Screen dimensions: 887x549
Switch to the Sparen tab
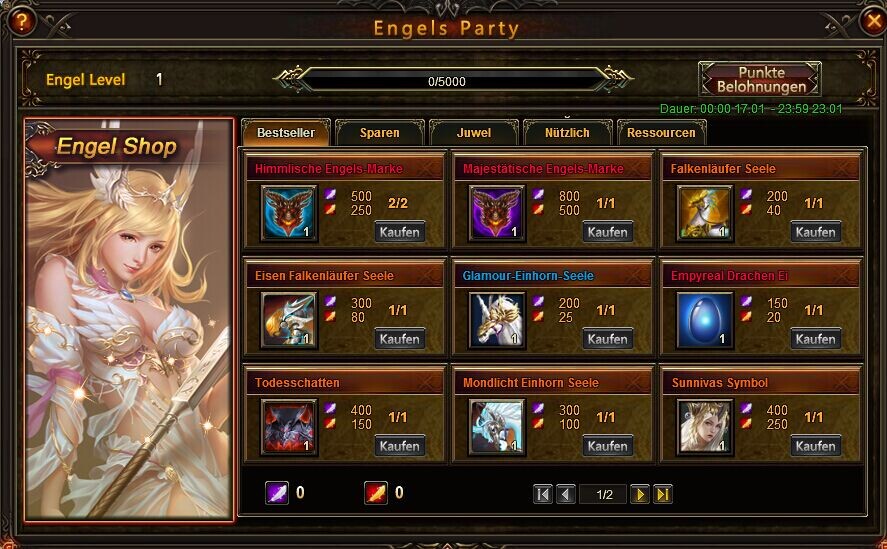[379, 133]
